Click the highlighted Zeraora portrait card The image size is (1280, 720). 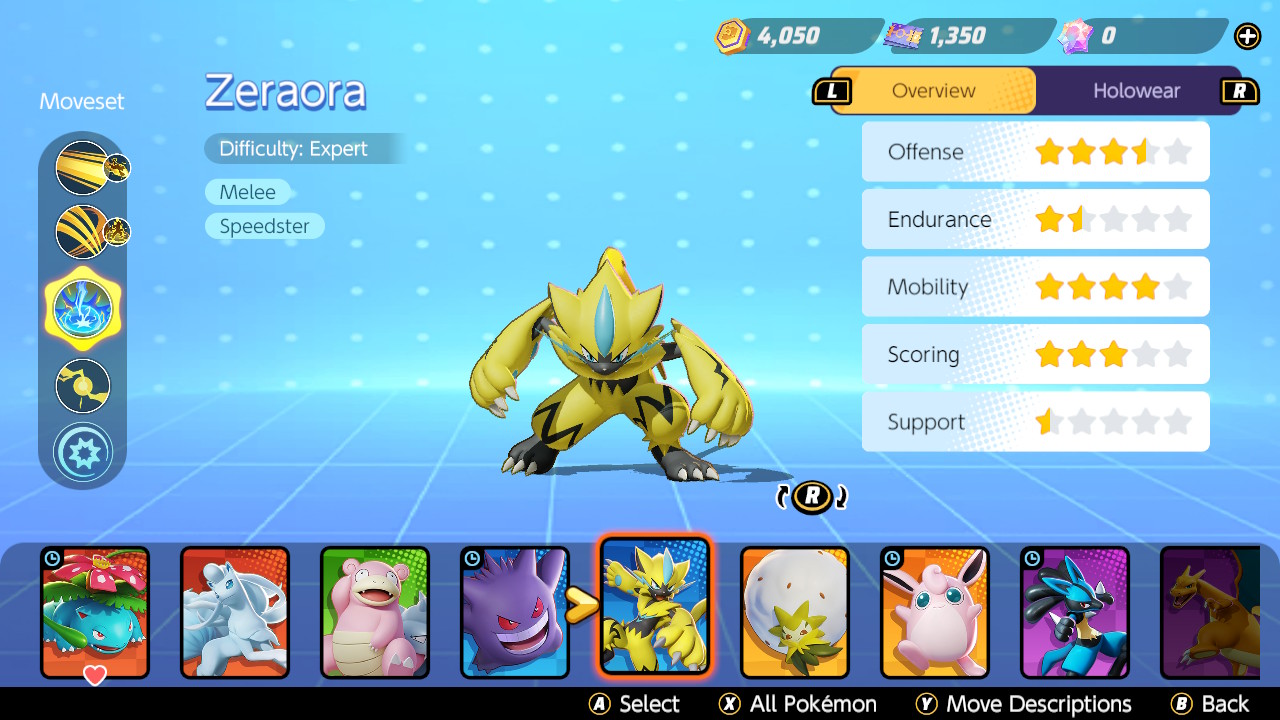[x=655, y=605]
